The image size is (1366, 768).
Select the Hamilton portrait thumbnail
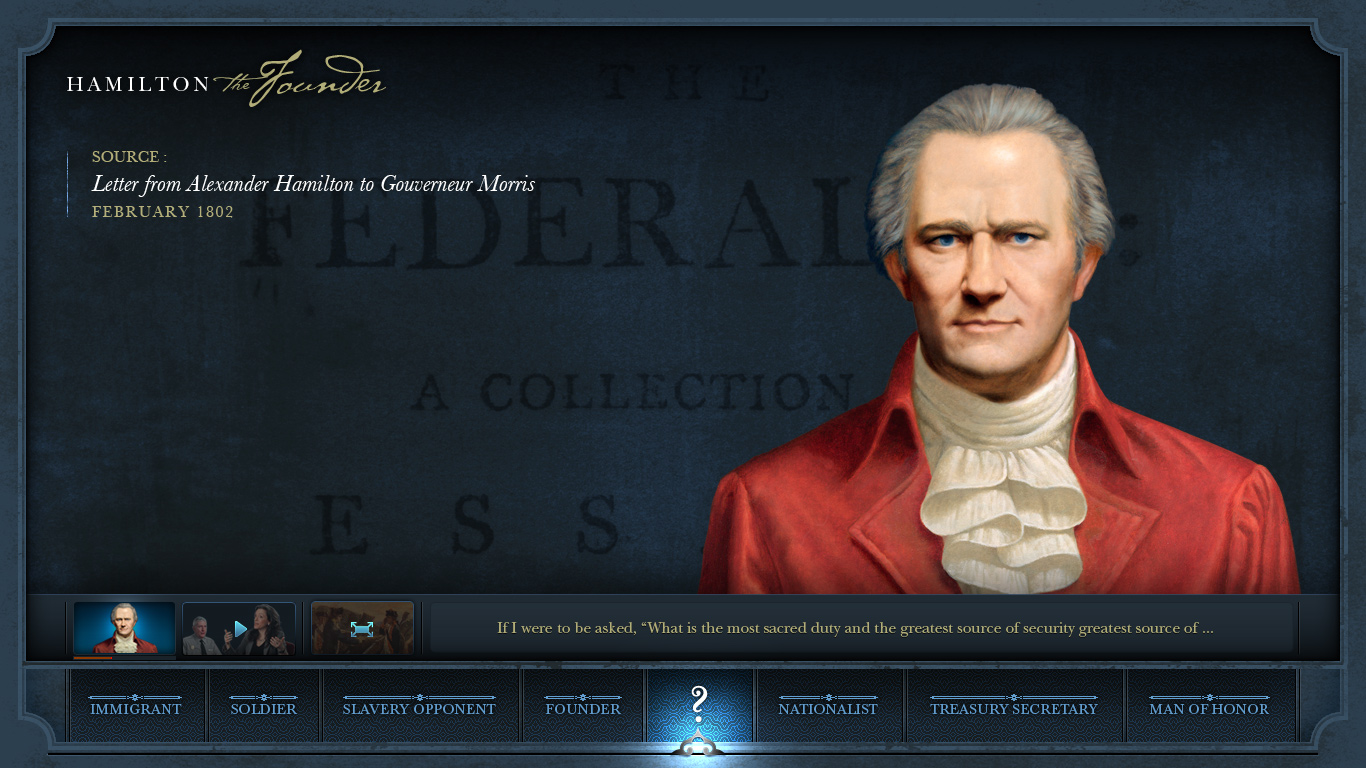pyautogui.click(x=122, y=627)
